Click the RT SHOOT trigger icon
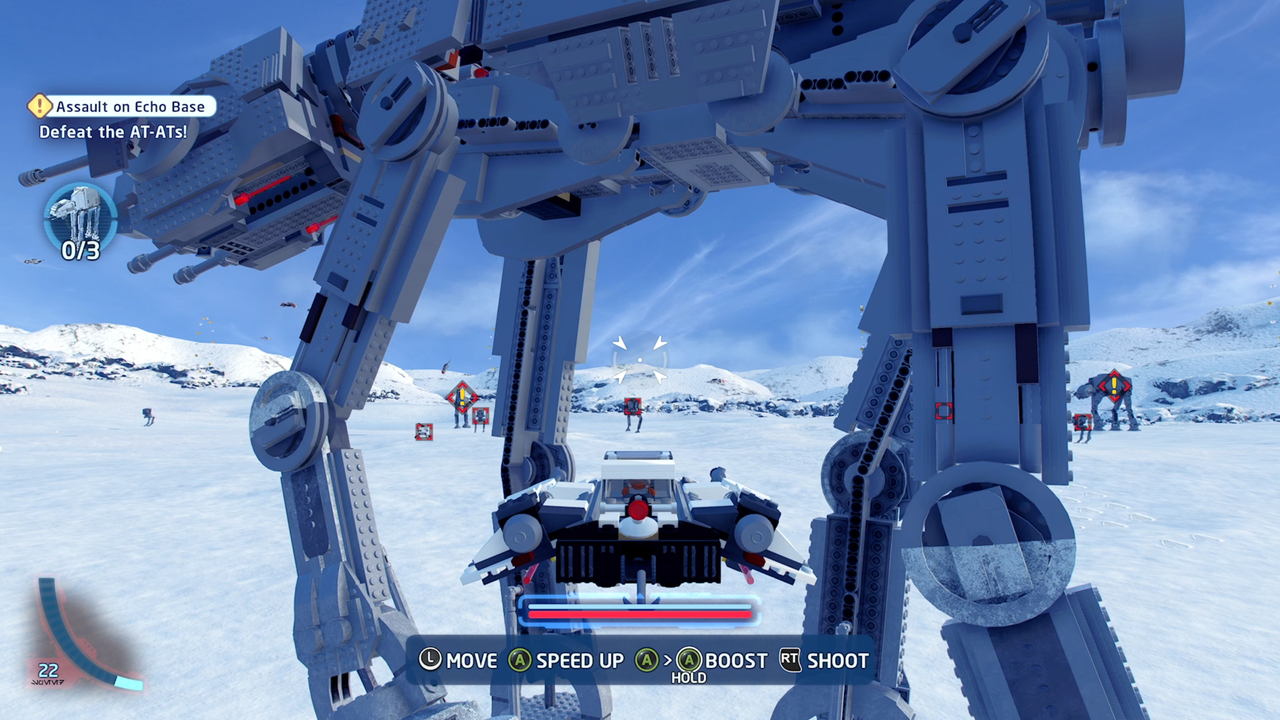 [x=790, y=661]
